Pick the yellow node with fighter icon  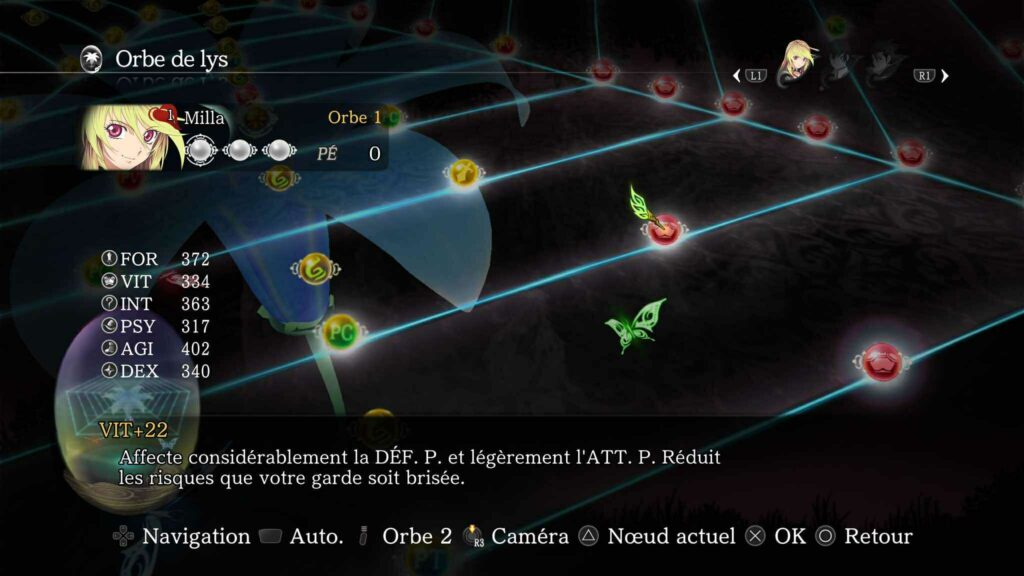(463, 173)
